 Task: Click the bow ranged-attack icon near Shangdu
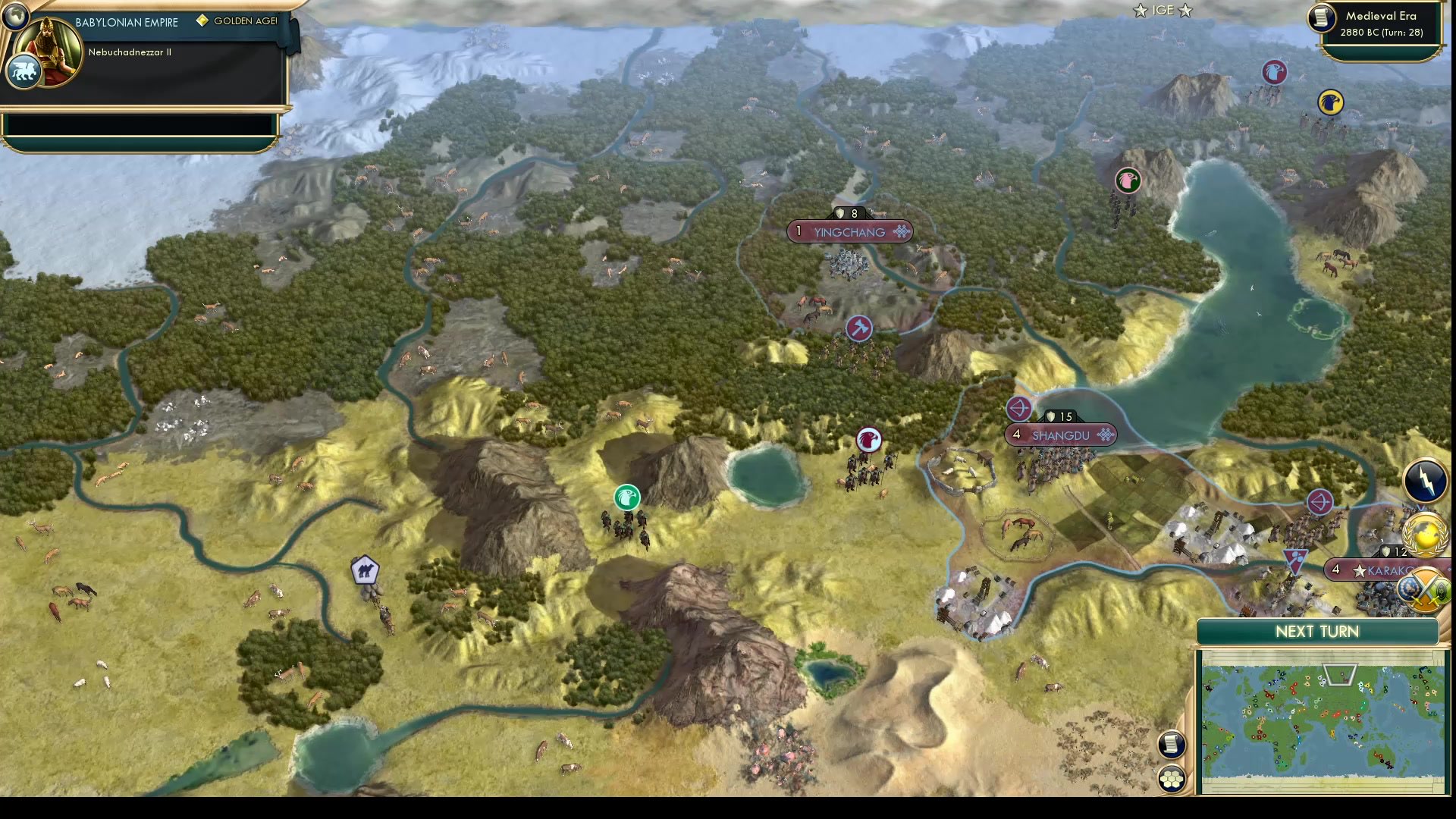pos(1019,409)
